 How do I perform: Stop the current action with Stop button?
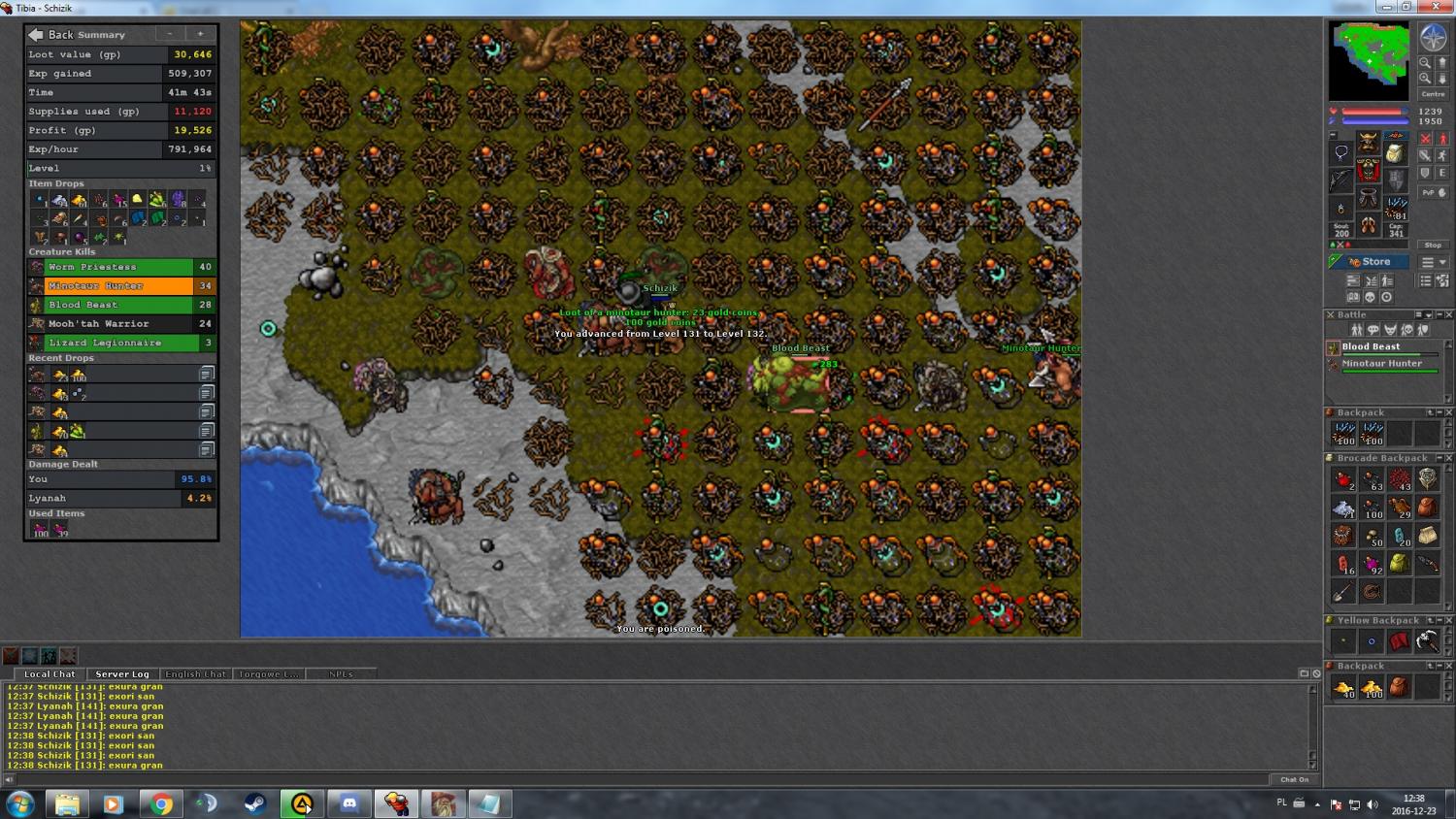[x=1433, y=246]
